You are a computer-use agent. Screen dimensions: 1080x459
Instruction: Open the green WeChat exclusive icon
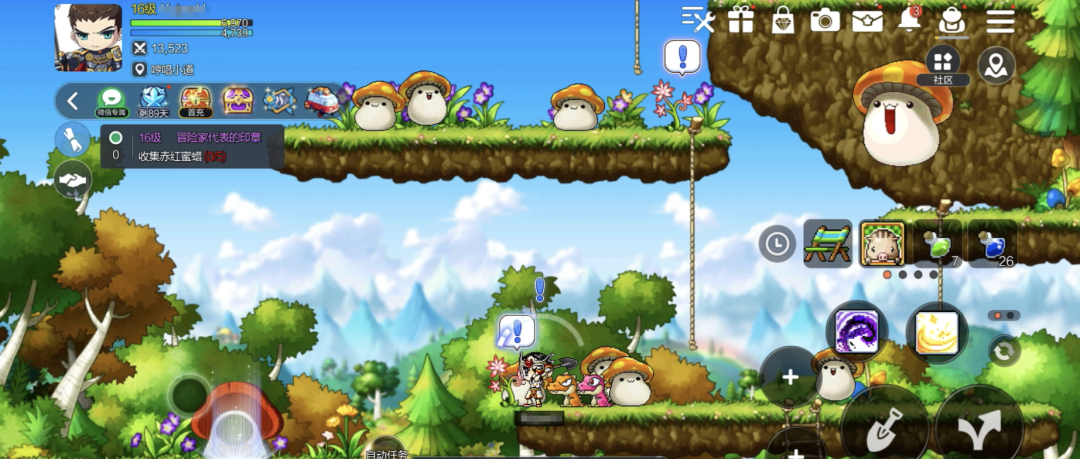111,101
